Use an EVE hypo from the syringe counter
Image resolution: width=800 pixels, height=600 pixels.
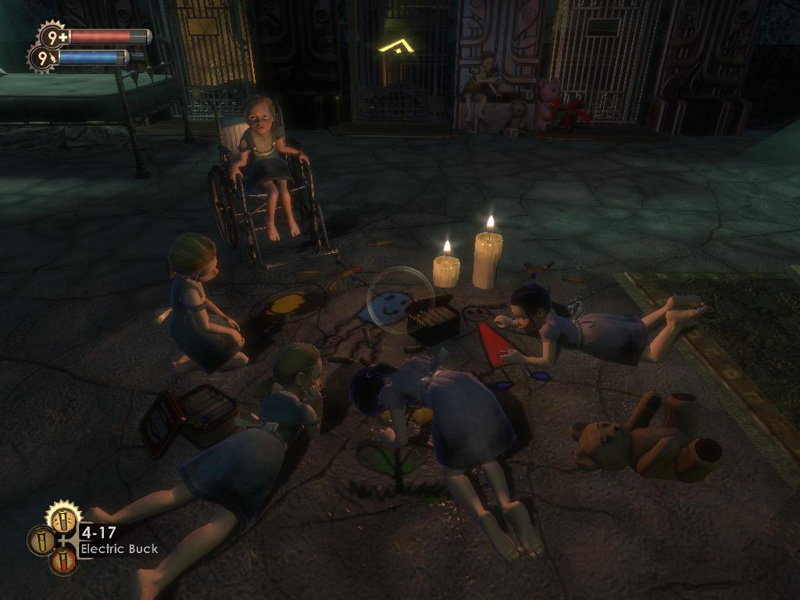[44, 59]
